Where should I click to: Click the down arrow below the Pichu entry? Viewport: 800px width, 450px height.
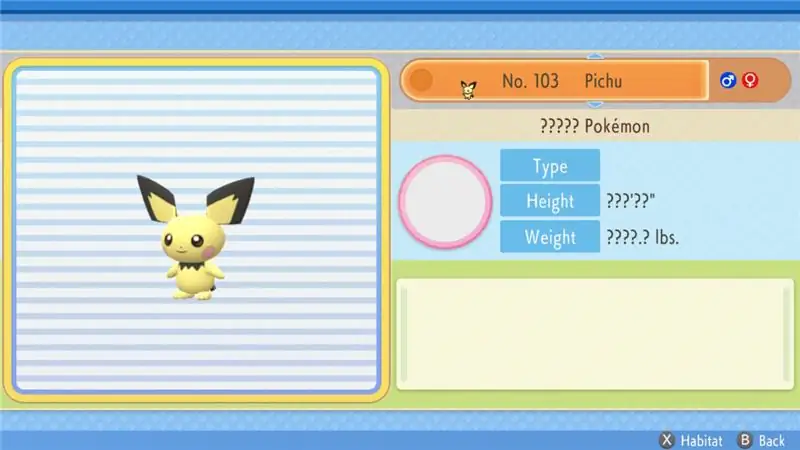(594, 104)
